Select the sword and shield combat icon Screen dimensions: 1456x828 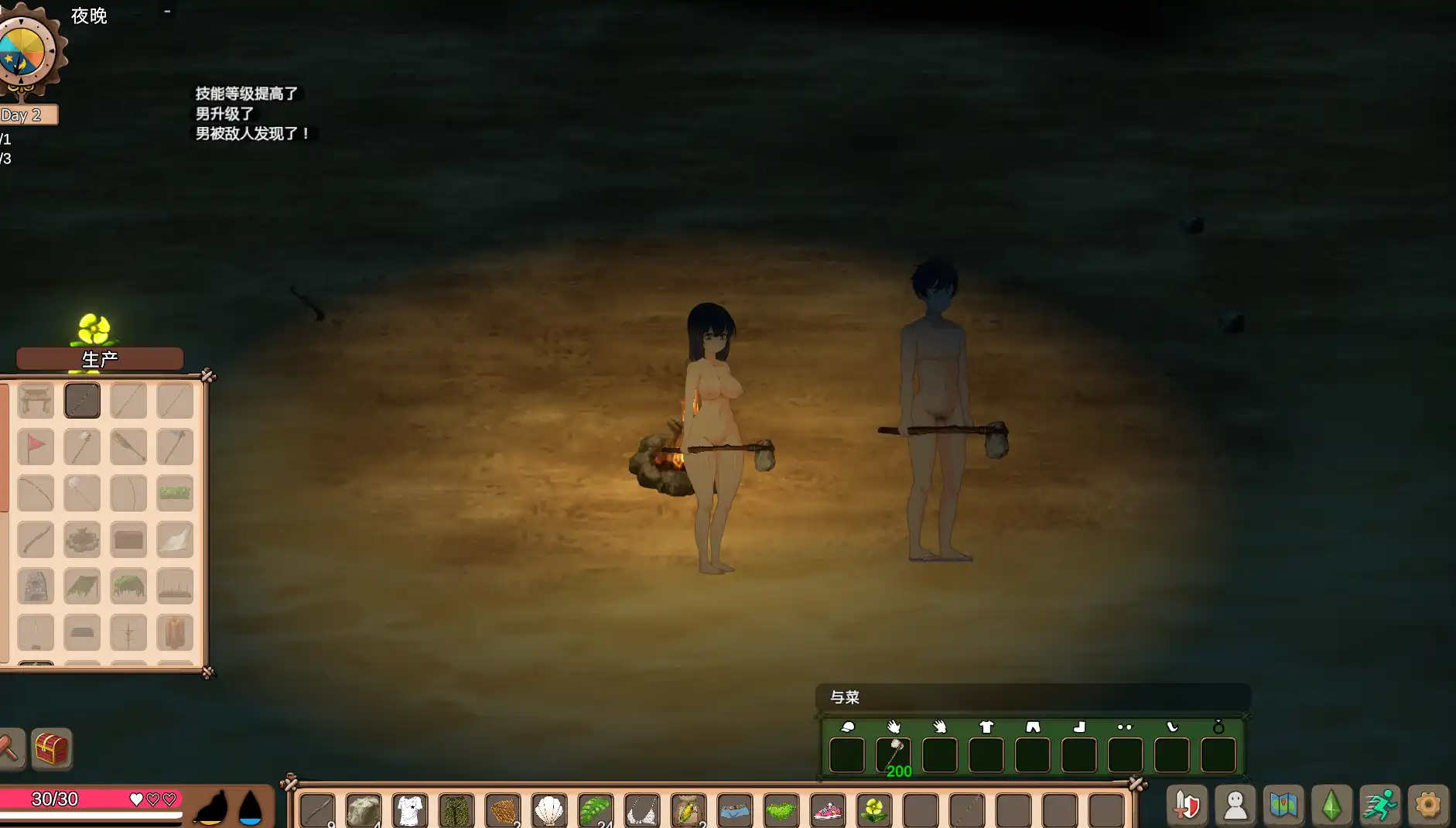click(x=1188, y=805)
